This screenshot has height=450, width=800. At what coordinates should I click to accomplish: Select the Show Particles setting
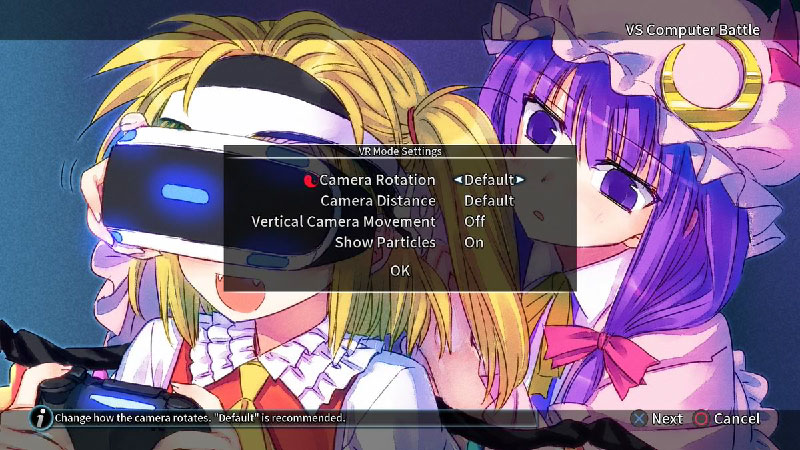pos(385,242)
